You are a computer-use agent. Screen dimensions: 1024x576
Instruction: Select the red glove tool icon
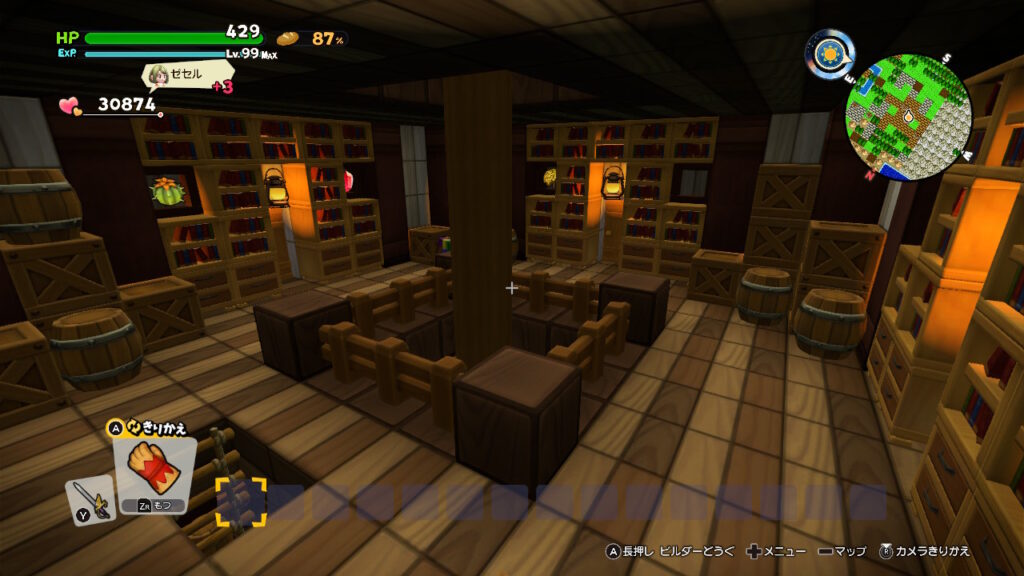[x=155, y=468]
